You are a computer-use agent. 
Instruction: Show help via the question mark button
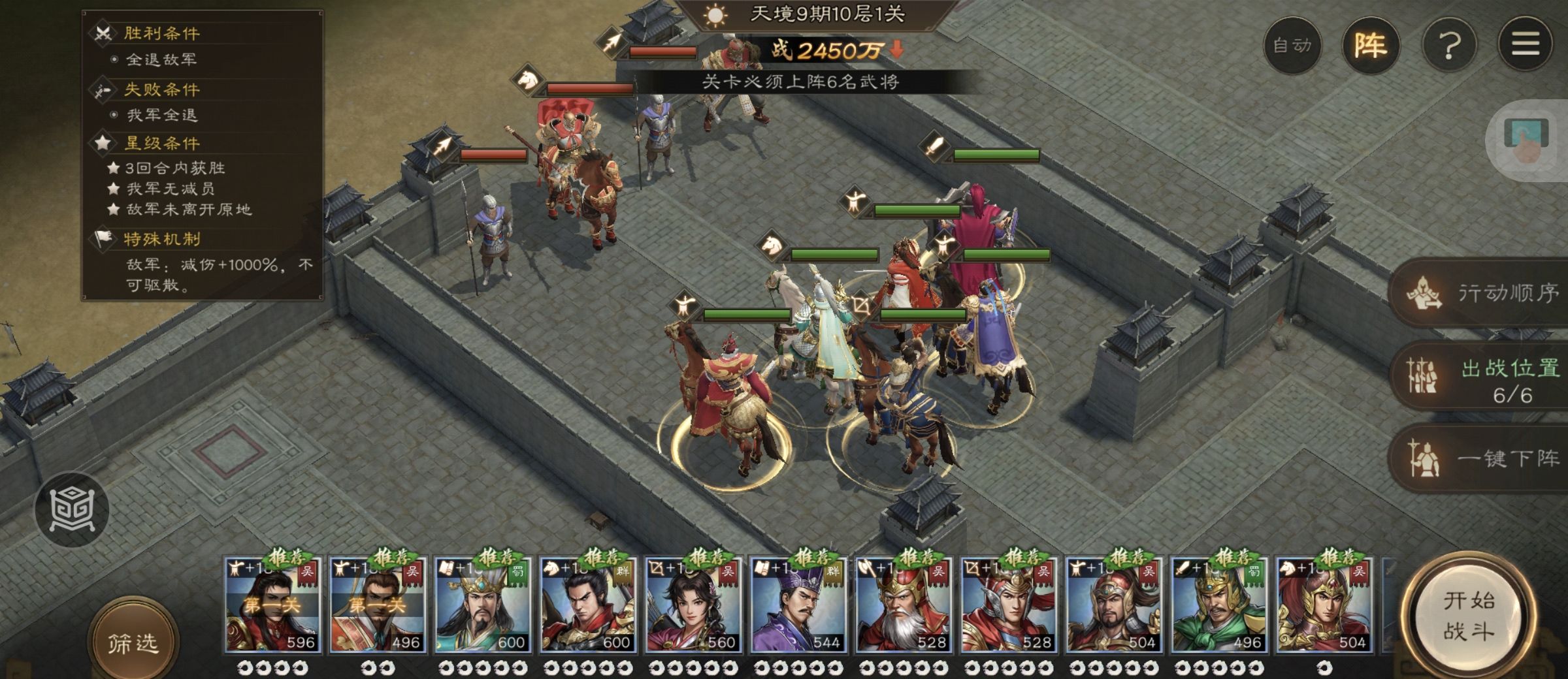point(1449,46)
